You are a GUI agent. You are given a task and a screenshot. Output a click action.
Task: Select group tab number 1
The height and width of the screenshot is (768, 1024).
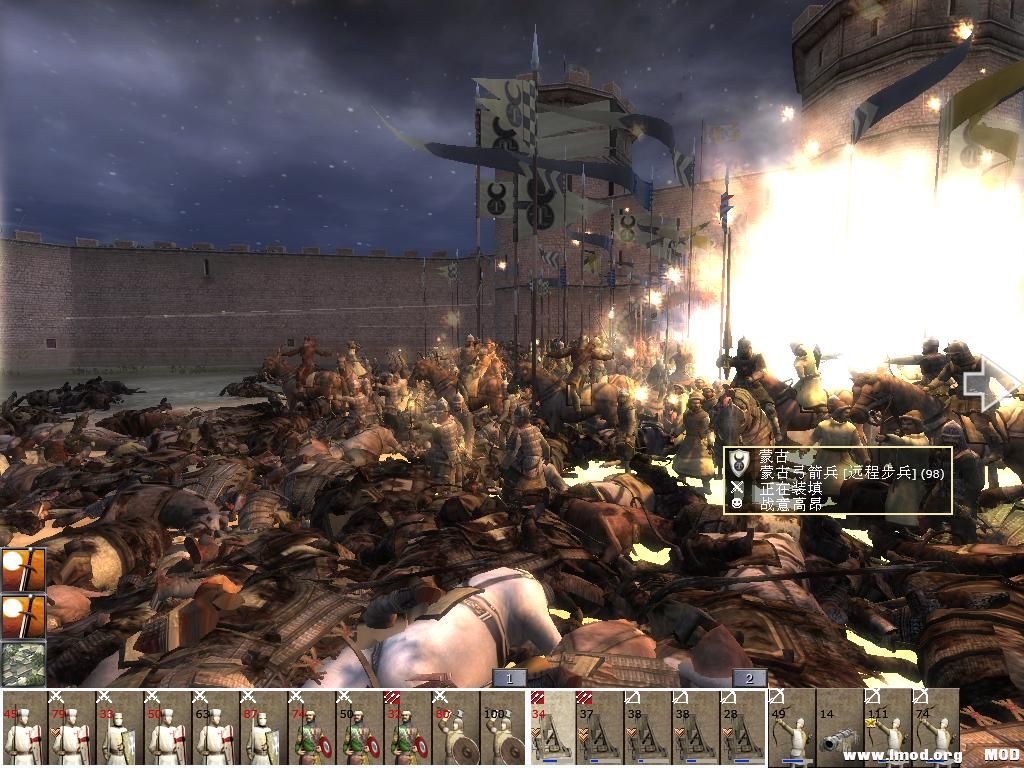click(509, 678)
